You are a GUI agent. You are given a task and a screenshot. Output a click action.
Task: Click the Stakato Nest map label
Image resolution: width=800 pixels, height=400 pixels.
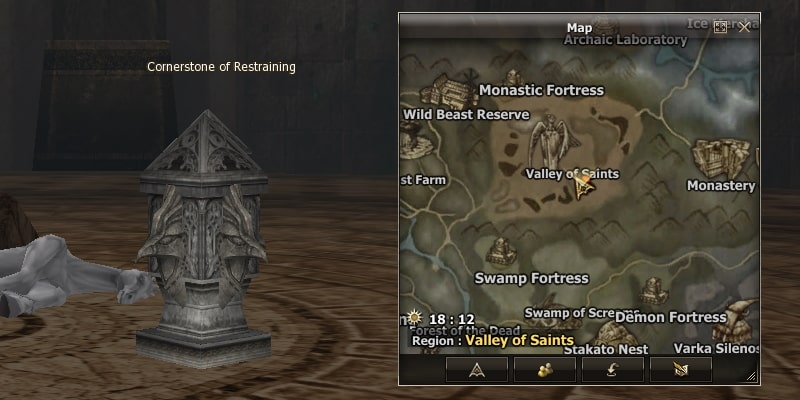pos(606,350)
